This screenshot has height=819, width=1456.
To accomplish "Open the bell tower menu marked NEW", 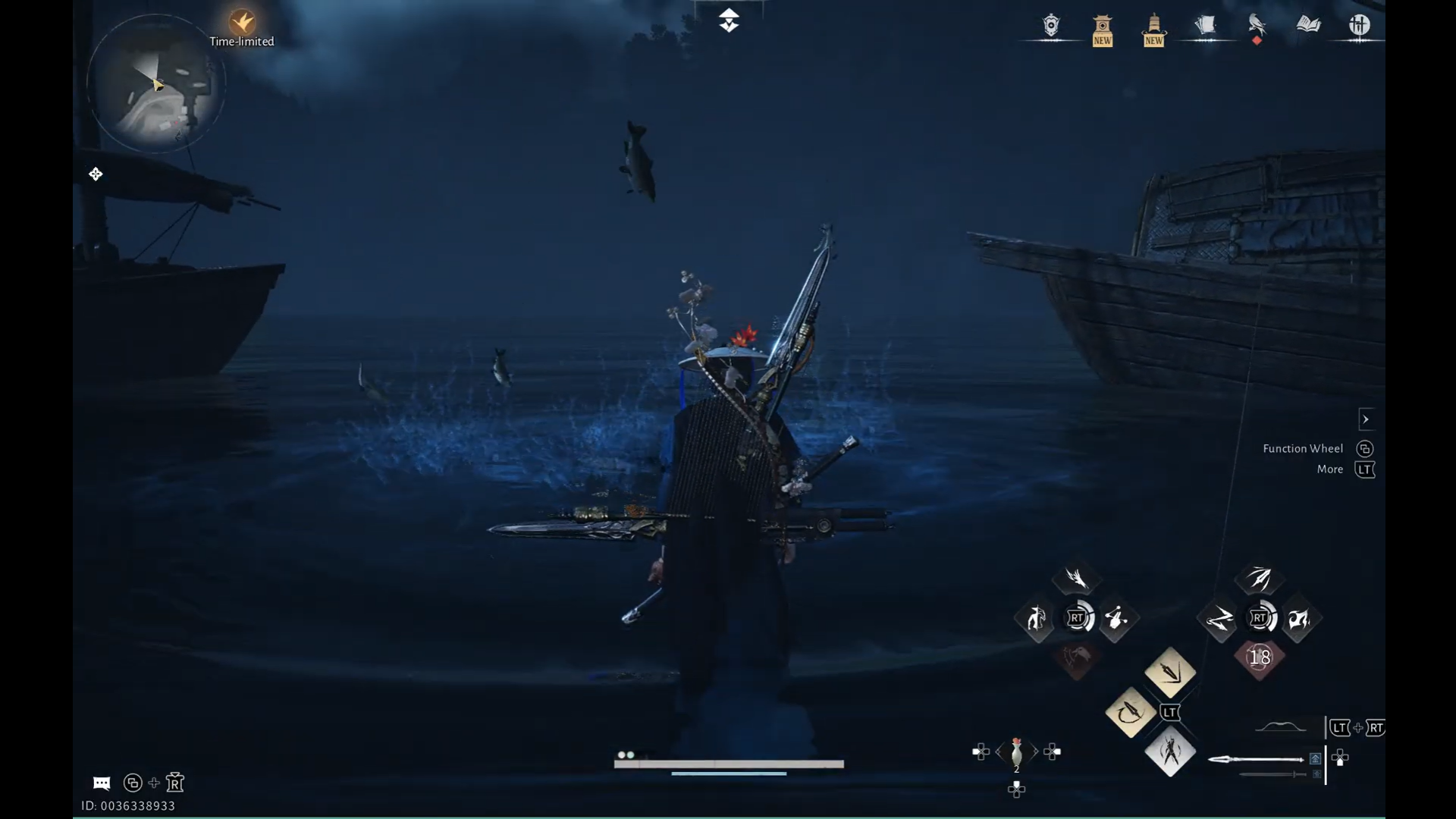I will coord(1153,25).
